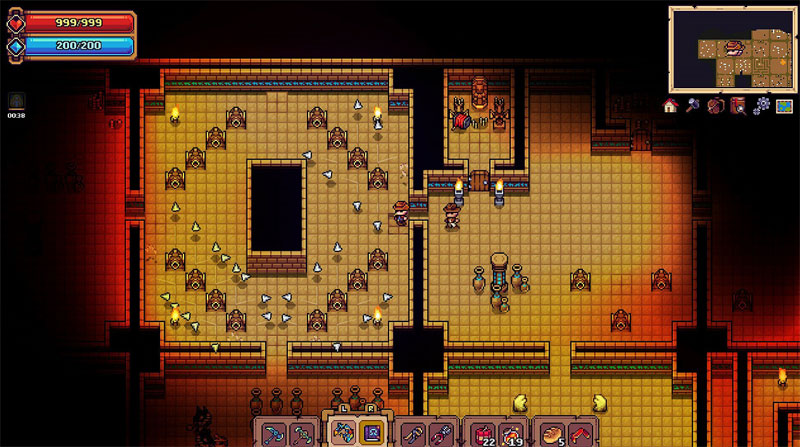This screenshot has width=800, height=447.
Task: Open the backpack inventory
Action: 715,105
